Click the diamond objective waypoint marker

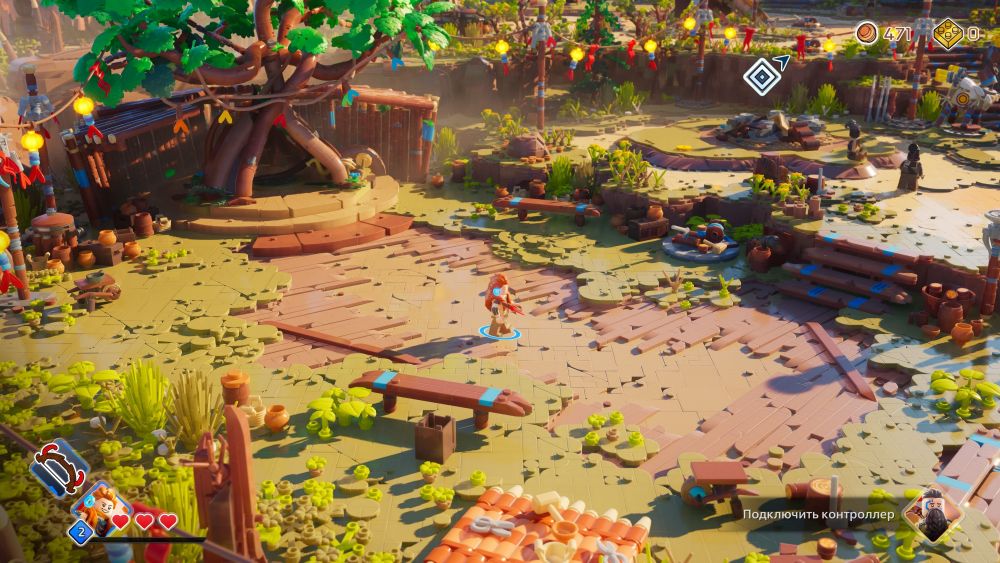tap(763, 76)
